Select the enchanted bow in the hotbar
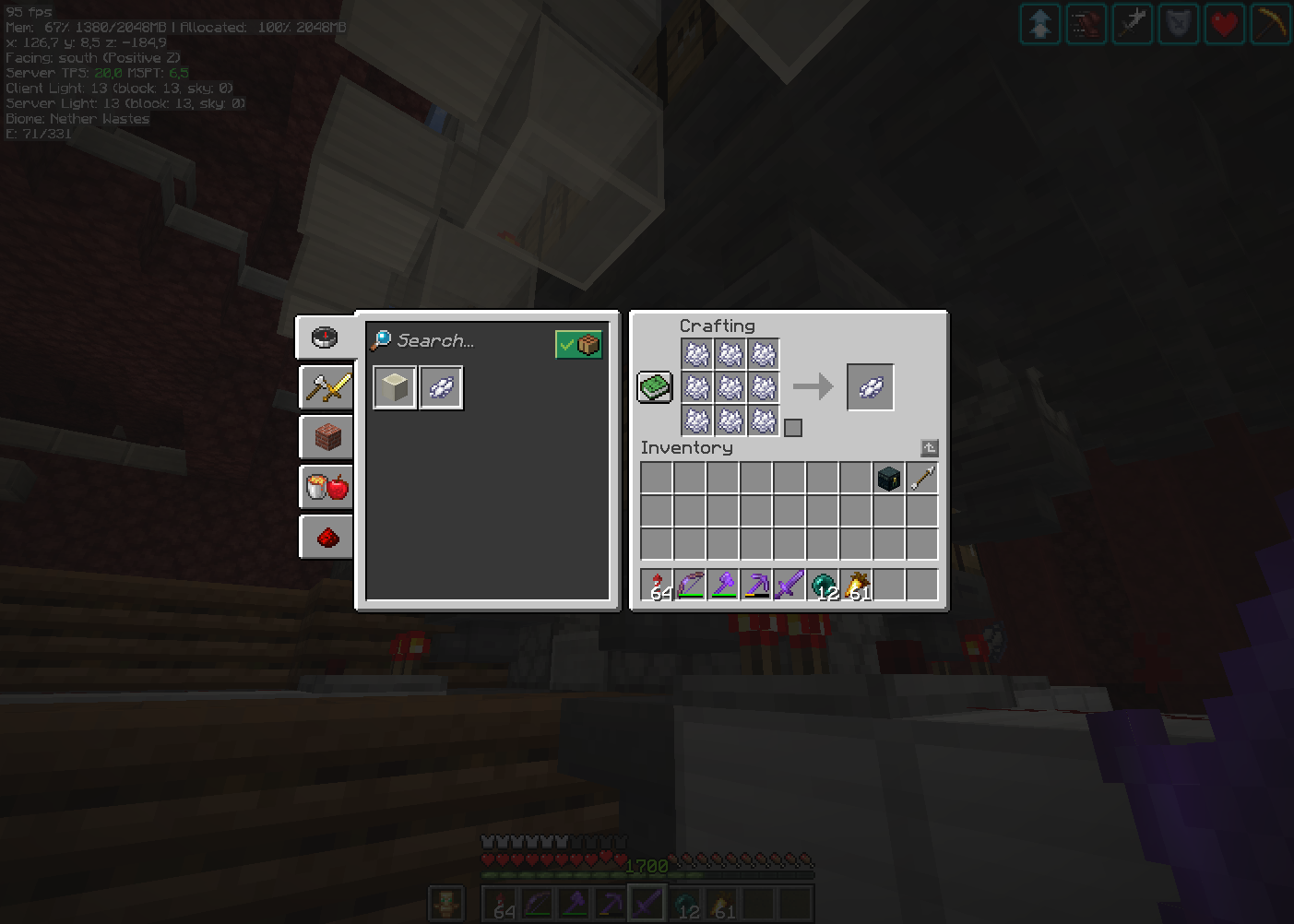Screen dimensions: 1294x924 click(x=691, y=584)
